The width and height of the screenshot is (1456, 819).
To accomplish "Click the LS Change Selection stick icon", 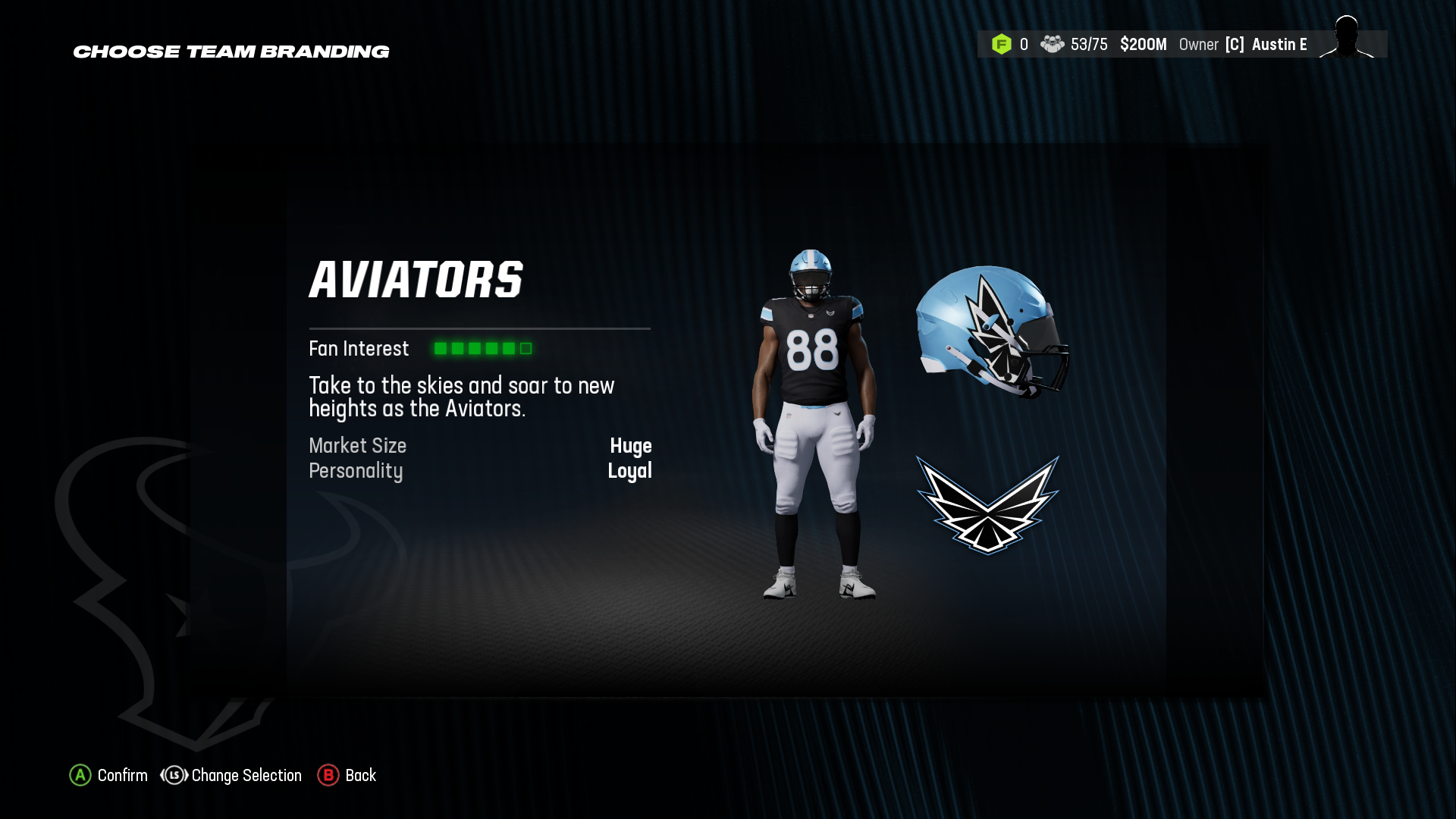I will click(x=173, y=776).
